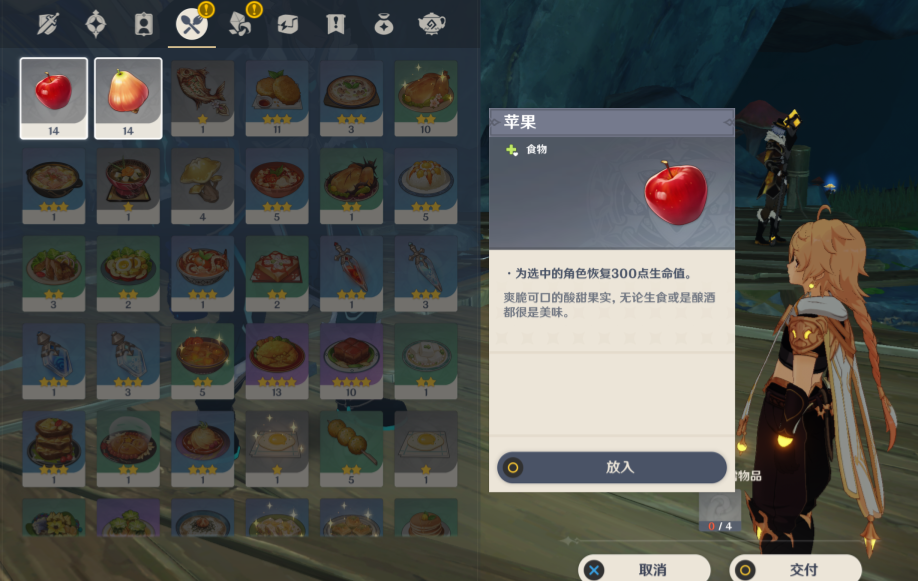Open the artifacts tab
918x581 pixels.
coord(96,23)
